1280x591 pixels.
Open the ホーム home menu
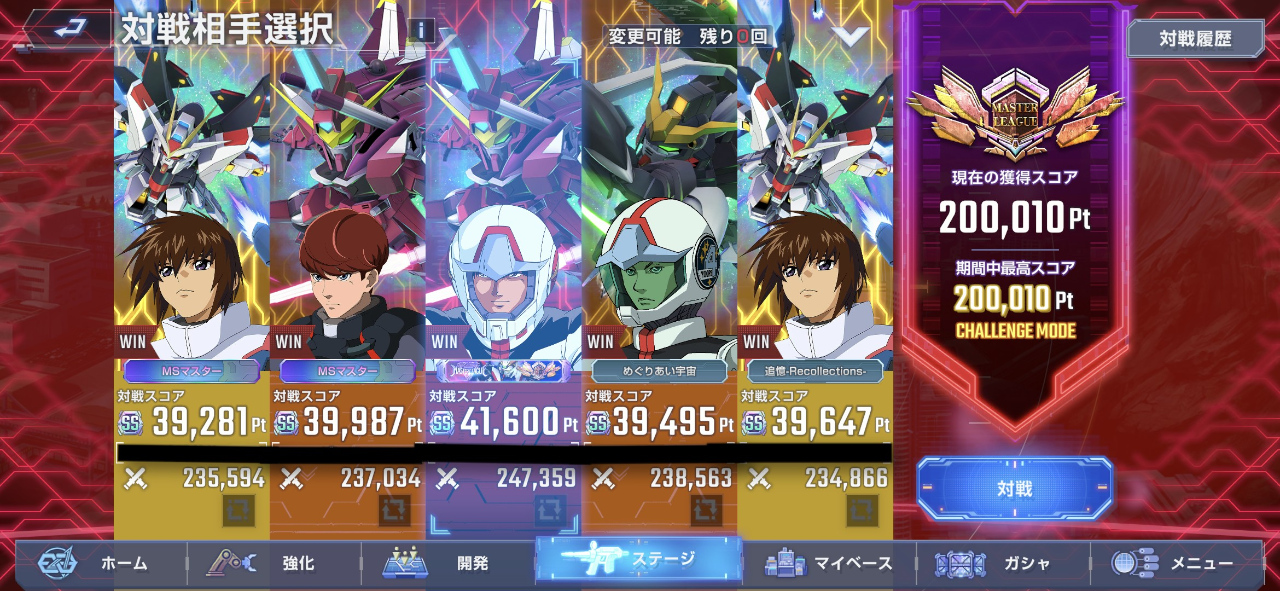tap(100, 563)
